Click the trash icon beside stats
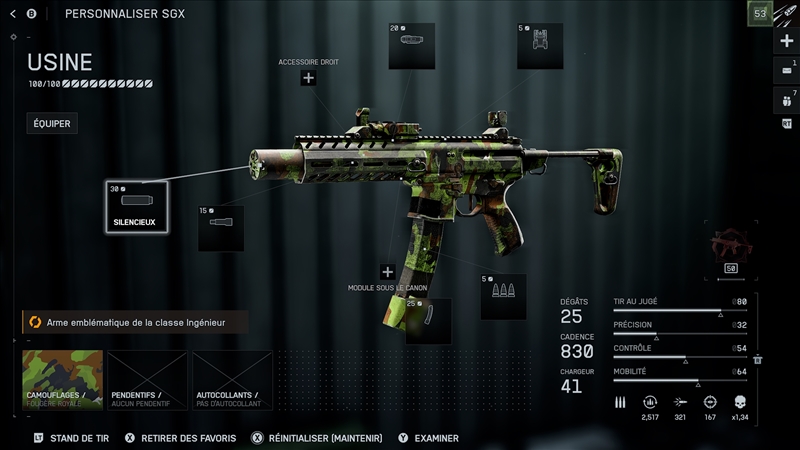800x450 pixels. tap(758, 359)
